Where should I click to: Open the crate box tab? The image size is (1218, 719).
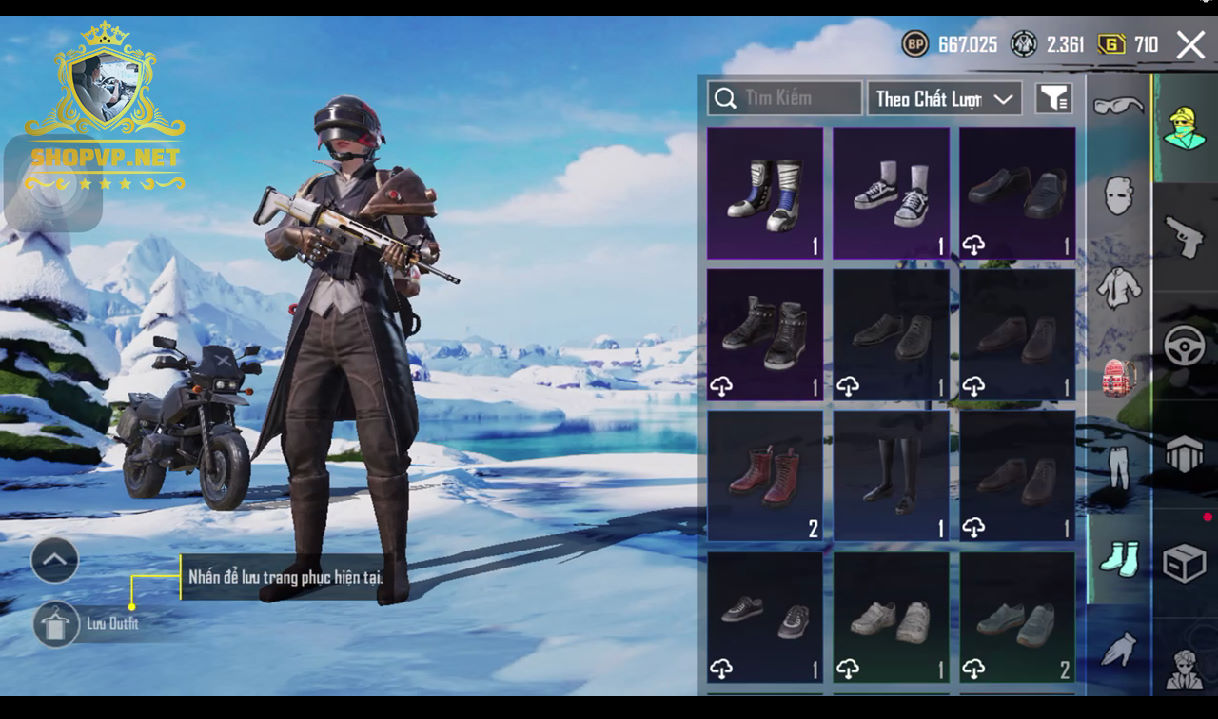coord(1185,563)
